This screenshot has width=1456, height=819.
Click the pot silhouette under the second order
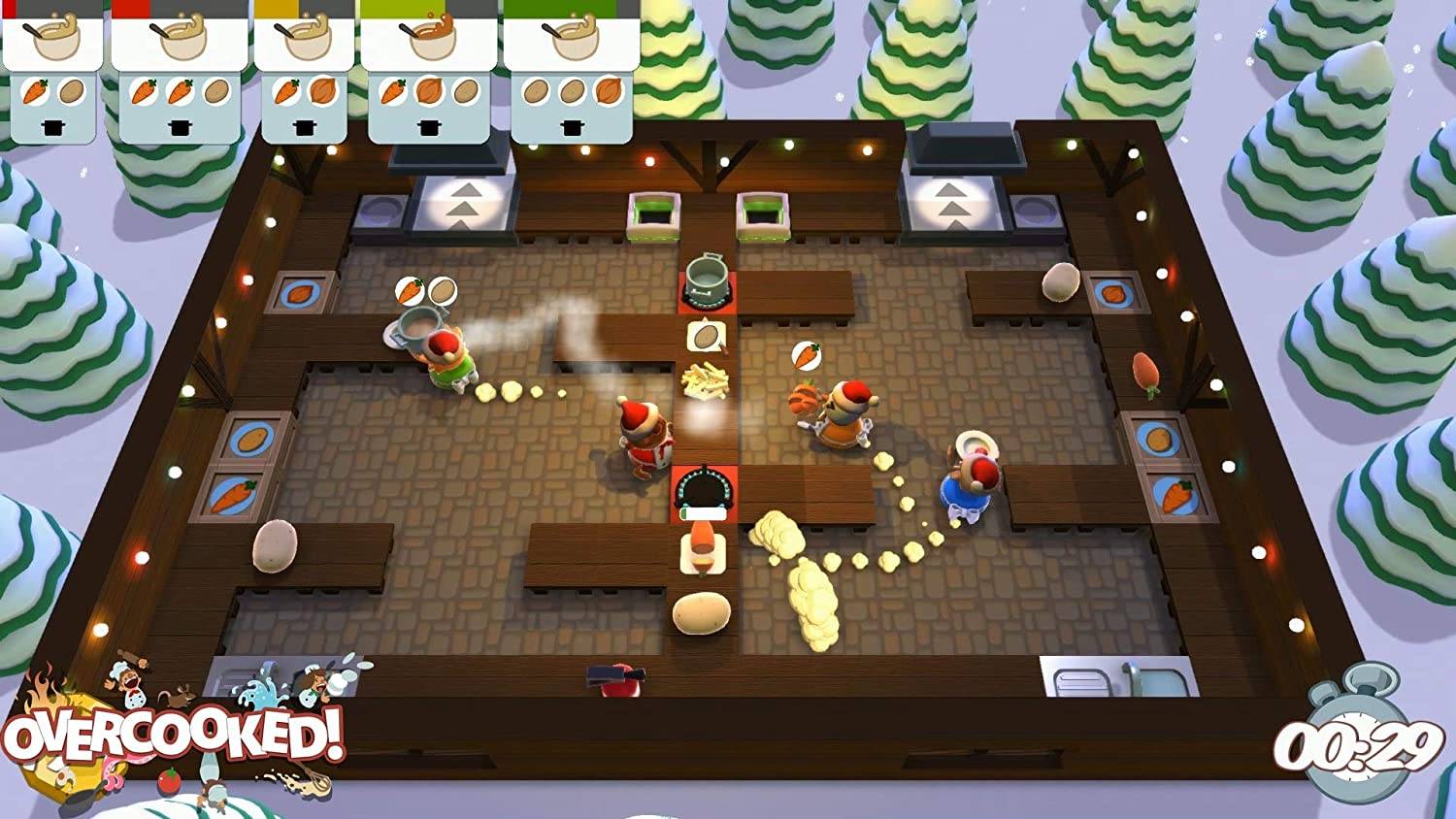pyautogui.click(x=180, y=126)
